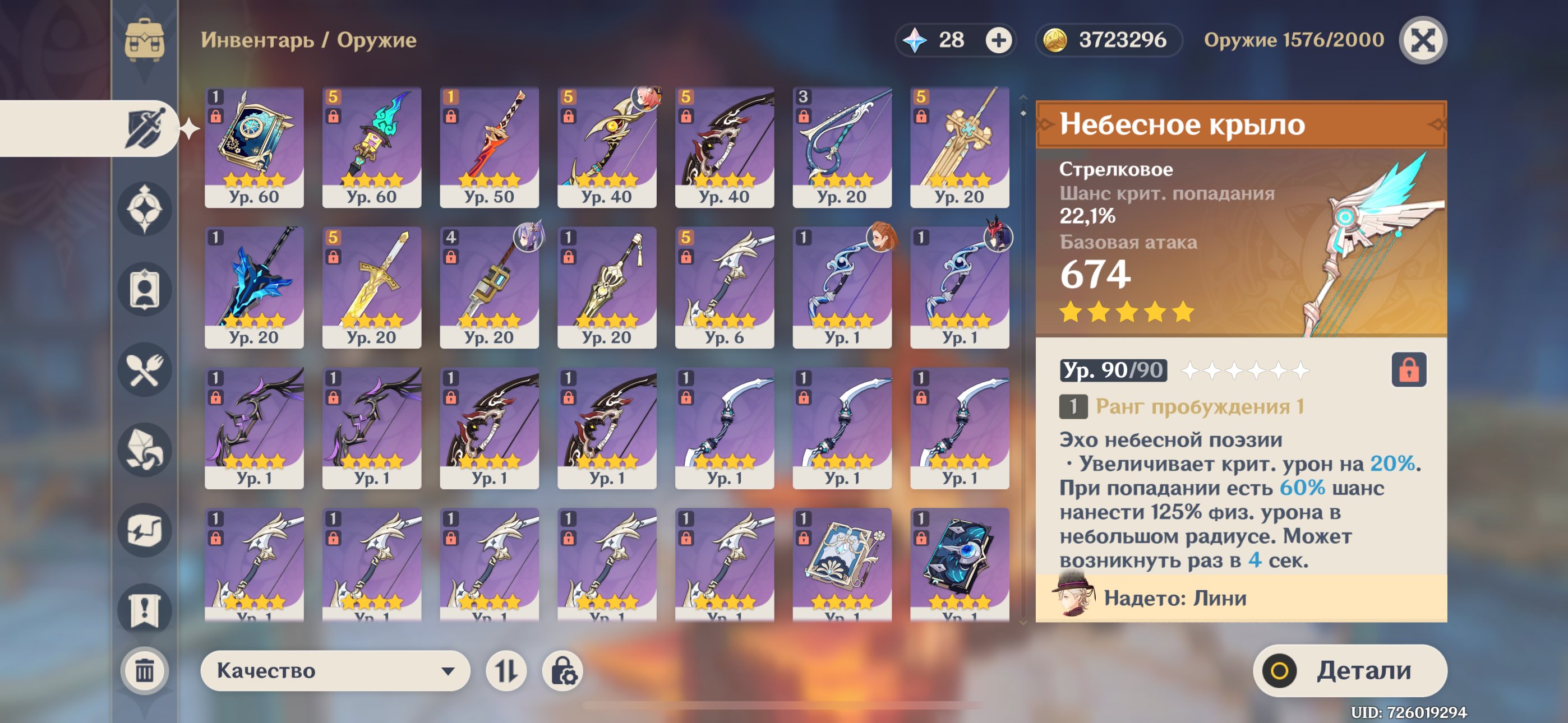Select the teal-flame polearm at level 60
1568x723 pixels.
371,147
